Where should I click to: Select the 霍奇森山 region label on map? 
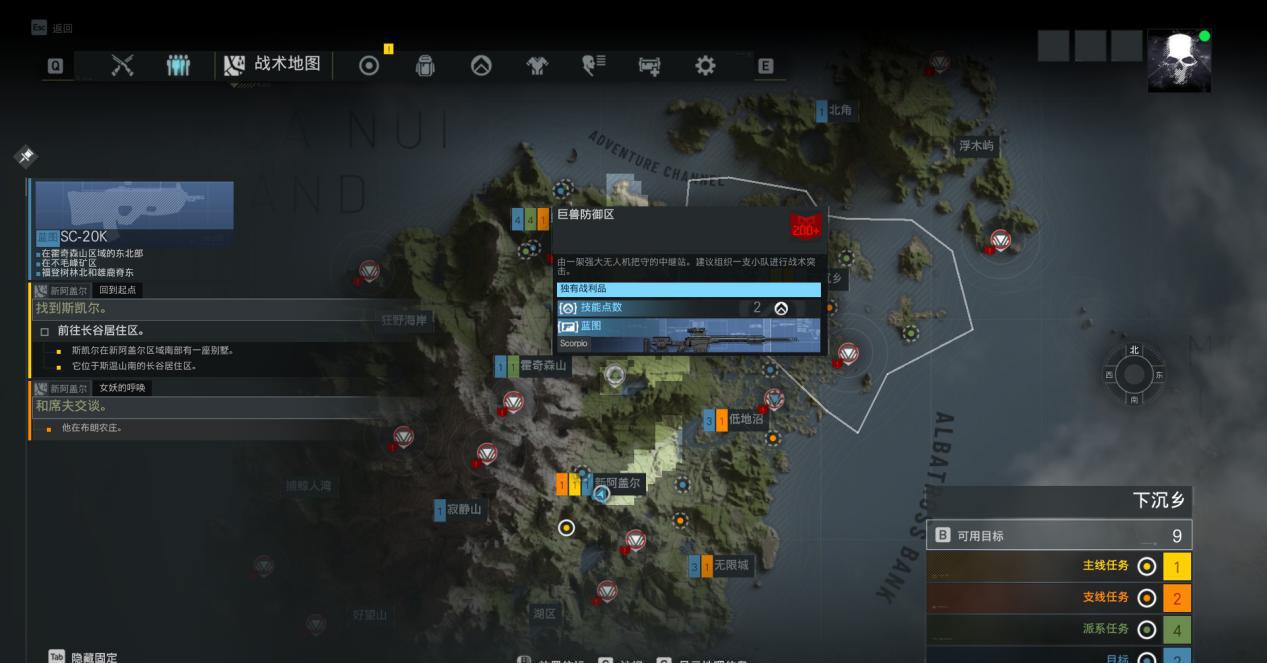click(x=543, y=366)
